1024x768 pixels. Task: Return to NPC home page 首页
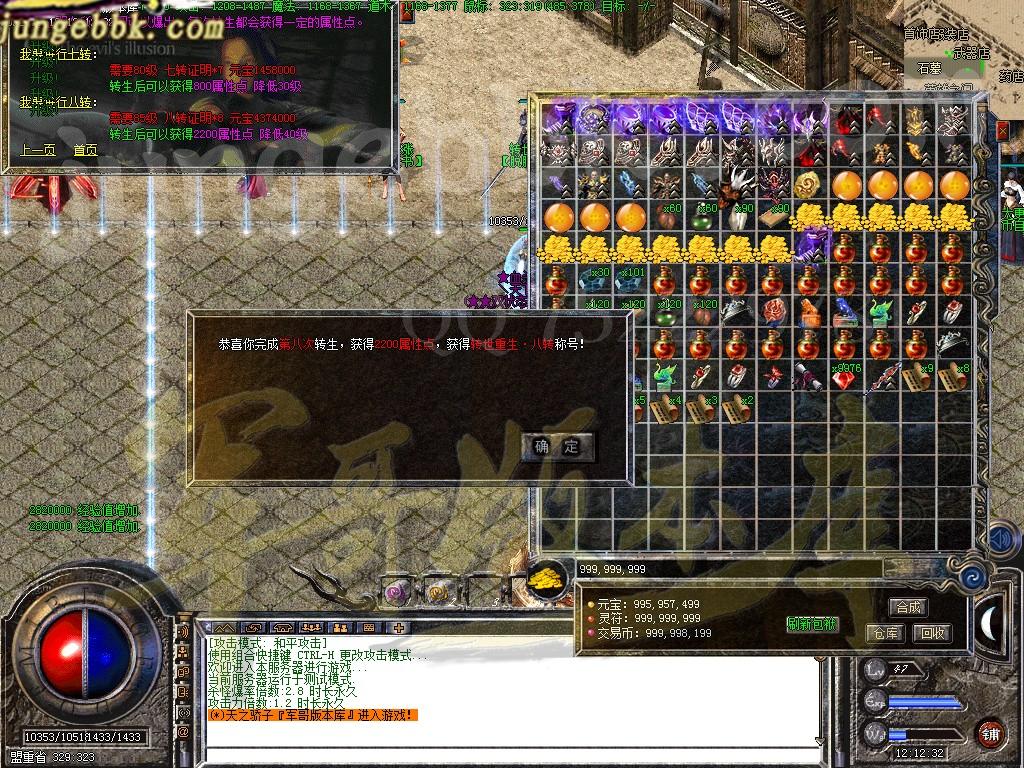click(85, 150)
